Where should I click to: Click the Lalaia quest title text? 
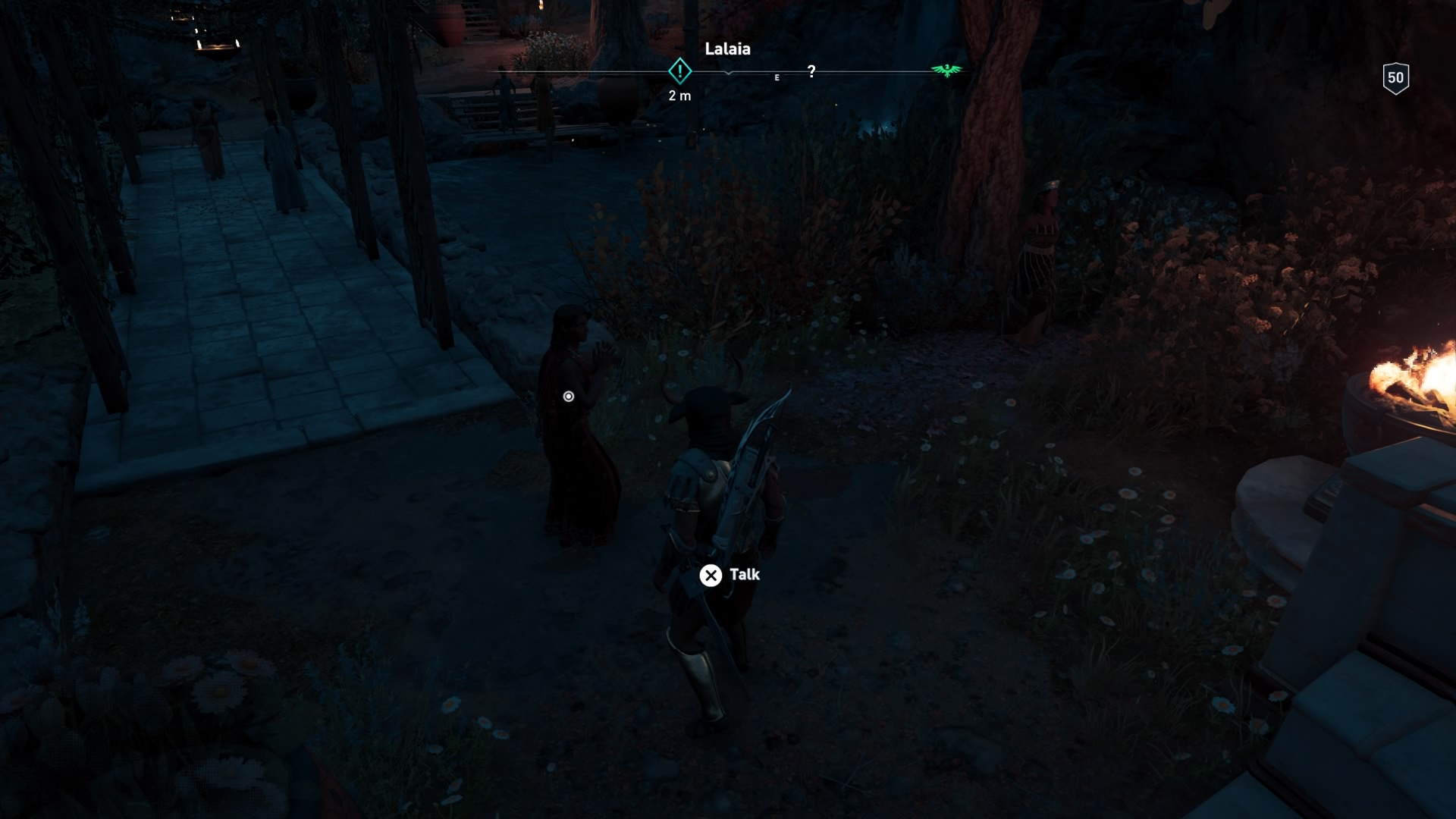point(727,49)
